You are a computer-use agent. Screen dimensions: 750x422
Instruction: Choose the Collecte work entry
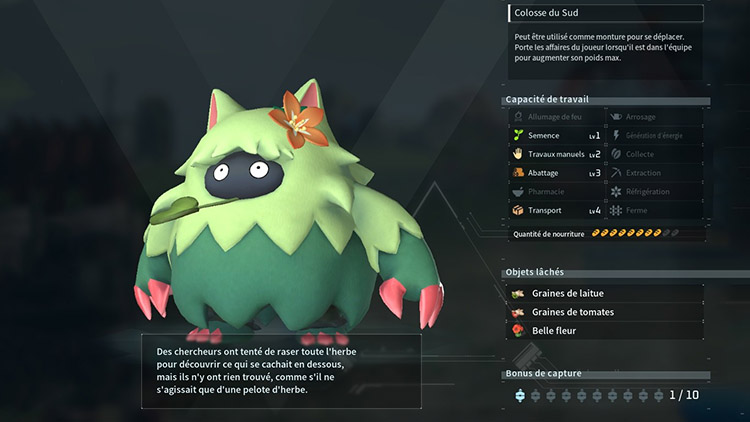pos(655,154)
